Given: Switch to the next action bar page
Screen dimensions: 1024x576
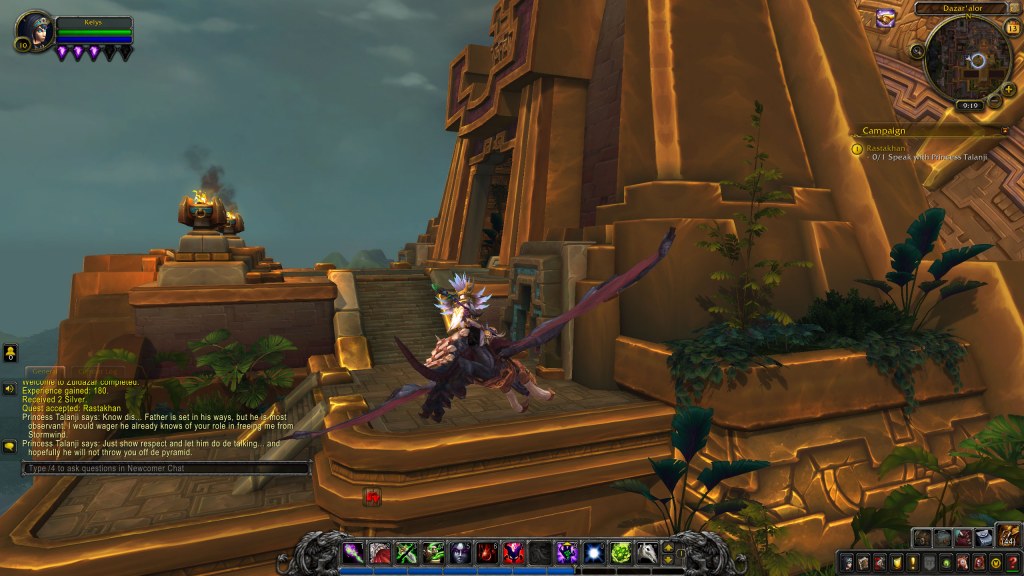Looking at the screenshot, I should (x=669, y=546).
